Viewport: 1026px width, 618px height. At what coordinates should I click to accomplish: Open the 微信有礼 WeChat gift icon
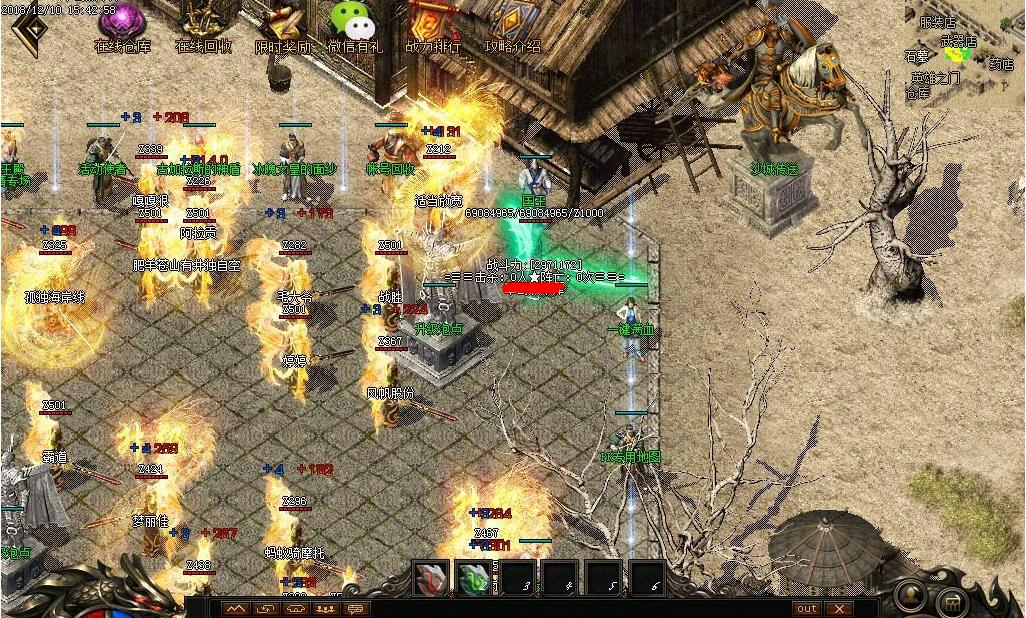pos(354,23)
